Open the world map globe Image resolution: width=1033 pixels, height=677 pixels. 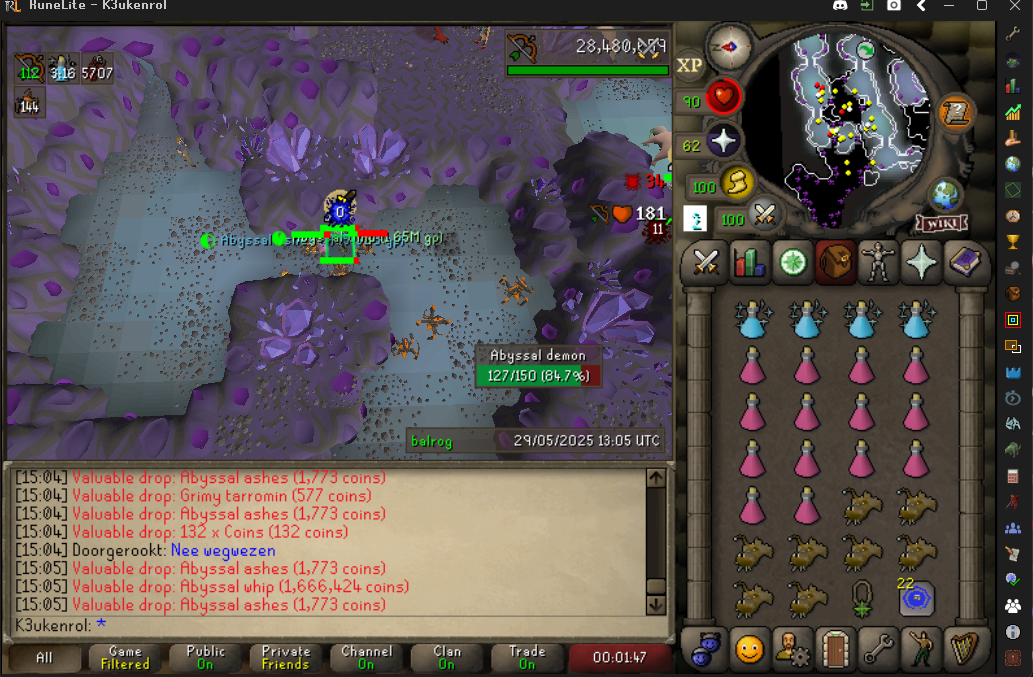945,193
